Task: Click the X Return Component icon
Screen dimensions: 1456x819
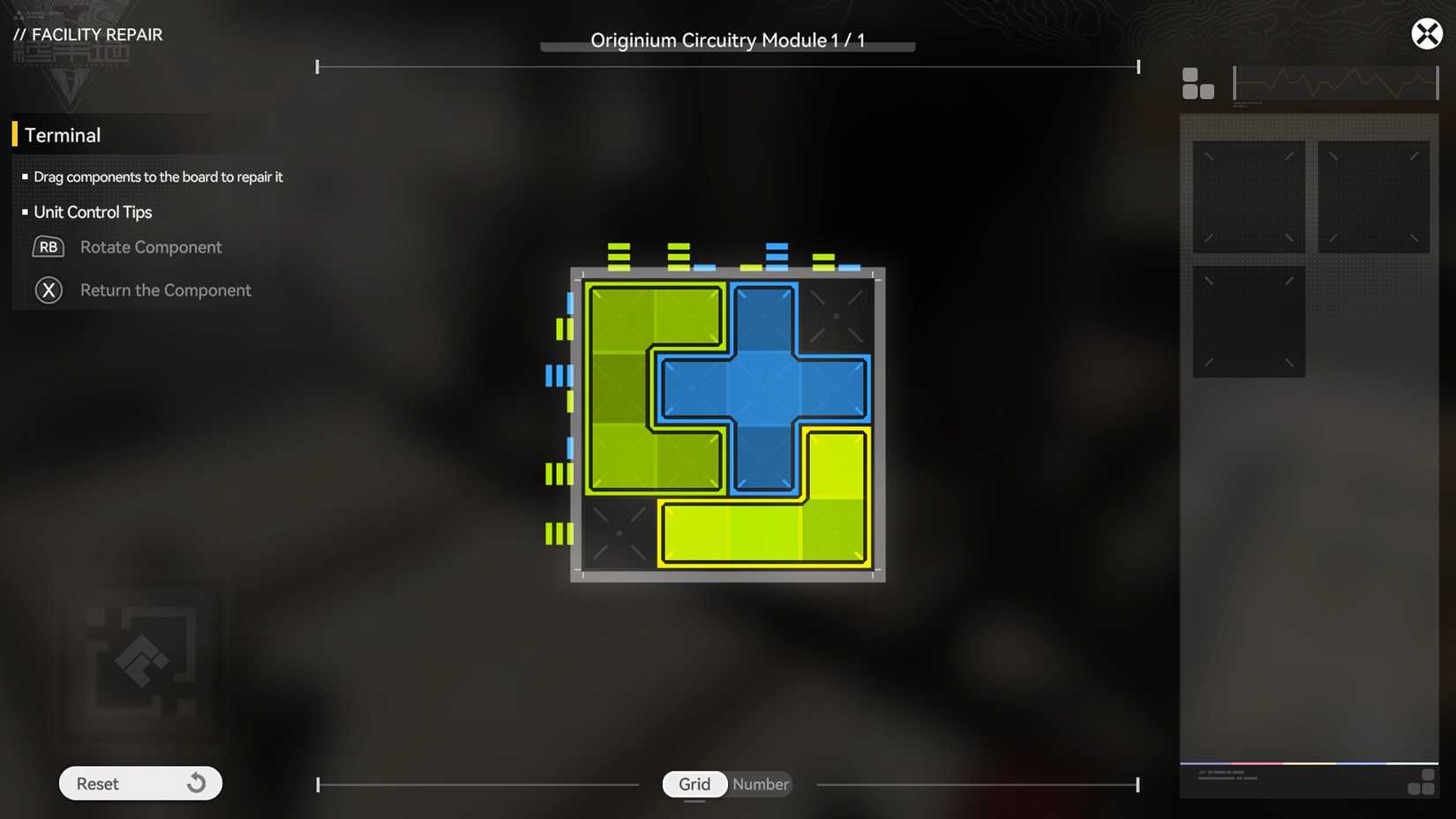Action: [x=49, y=289]
